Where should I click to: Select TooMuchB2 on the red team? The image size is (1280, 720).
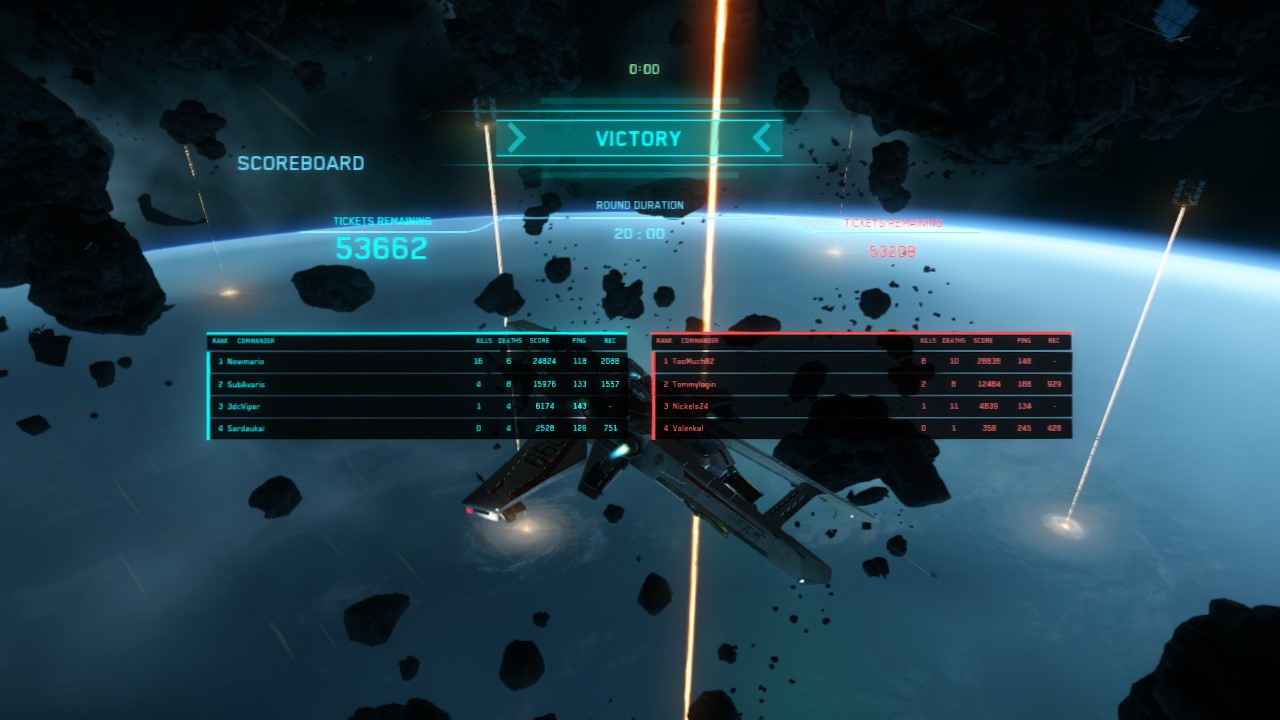861,361
